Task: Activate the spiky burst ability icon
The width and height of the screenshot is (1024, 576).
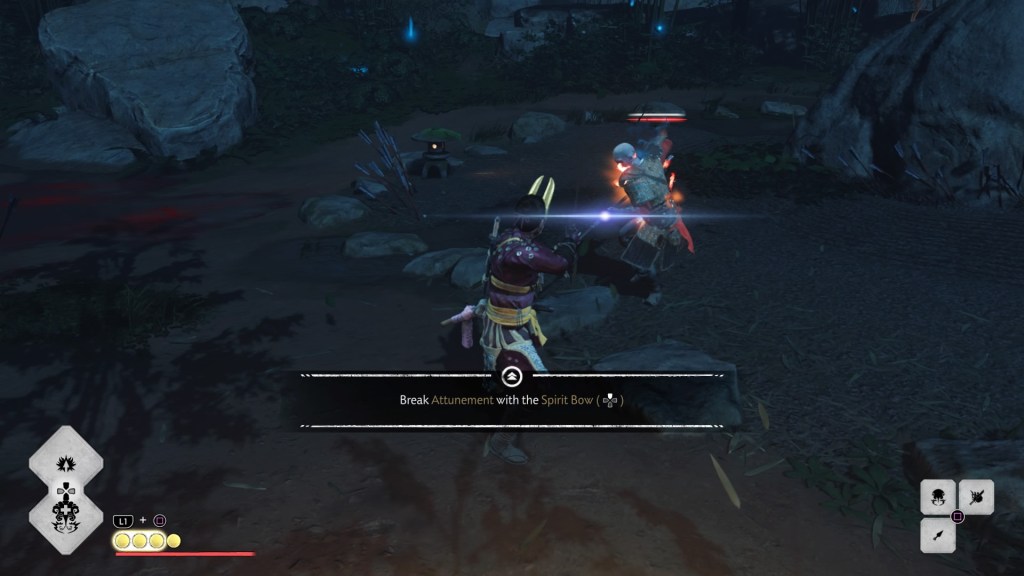Action: 66,463
